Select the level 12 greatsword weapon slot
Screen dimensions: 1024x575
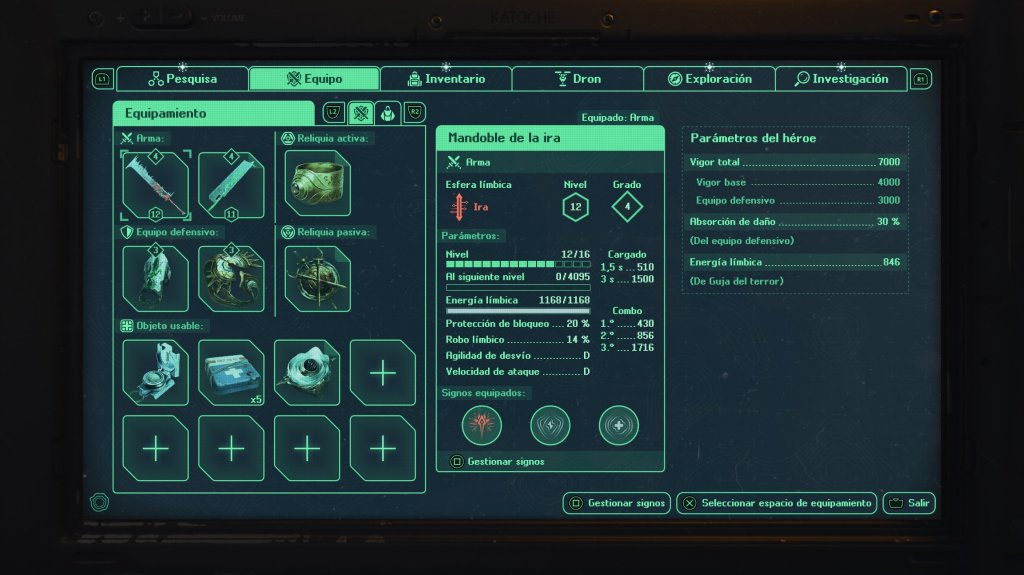click(156, 184)
